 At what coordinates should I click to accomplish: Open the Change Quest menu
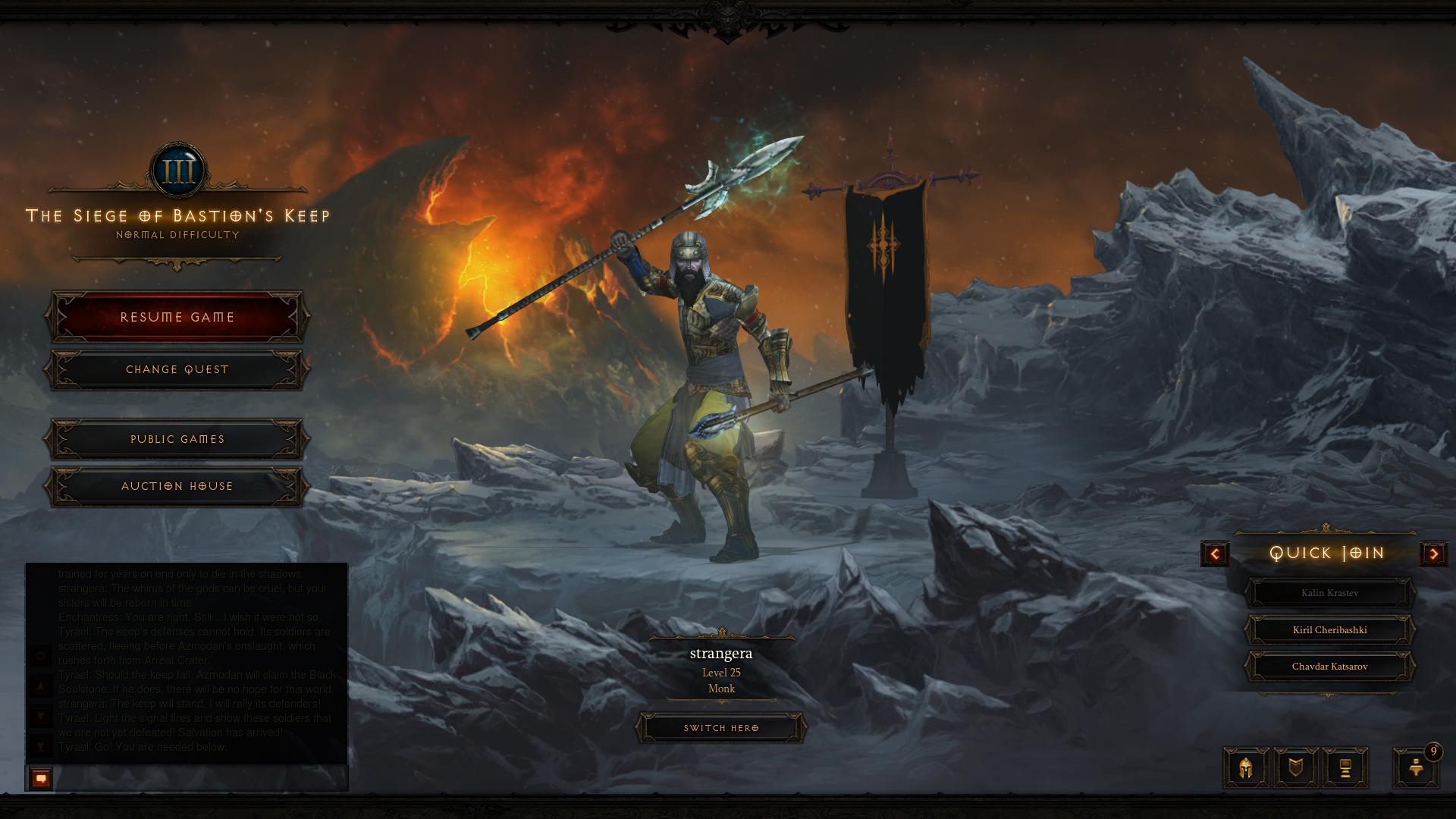point(177,369)
